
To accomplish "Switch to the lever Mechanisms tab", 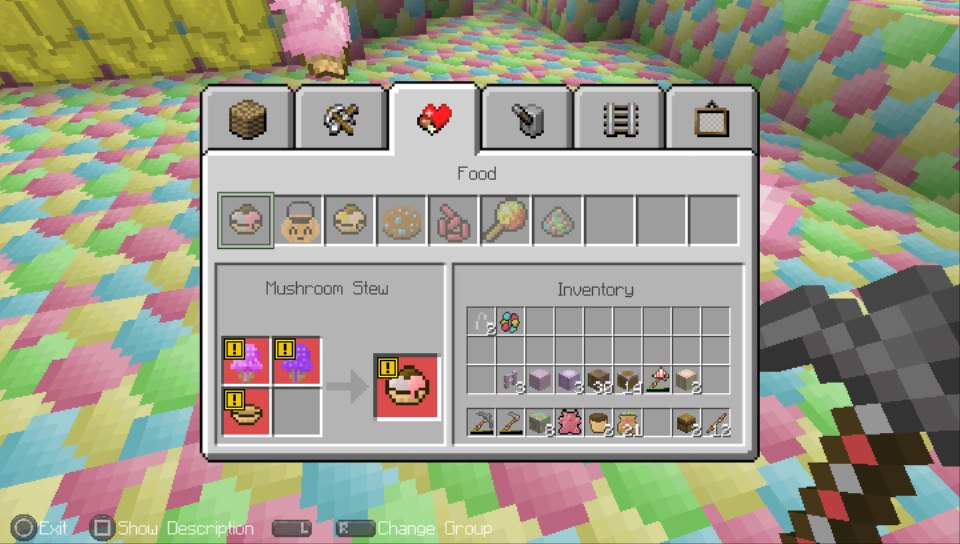I will (526, 121).
